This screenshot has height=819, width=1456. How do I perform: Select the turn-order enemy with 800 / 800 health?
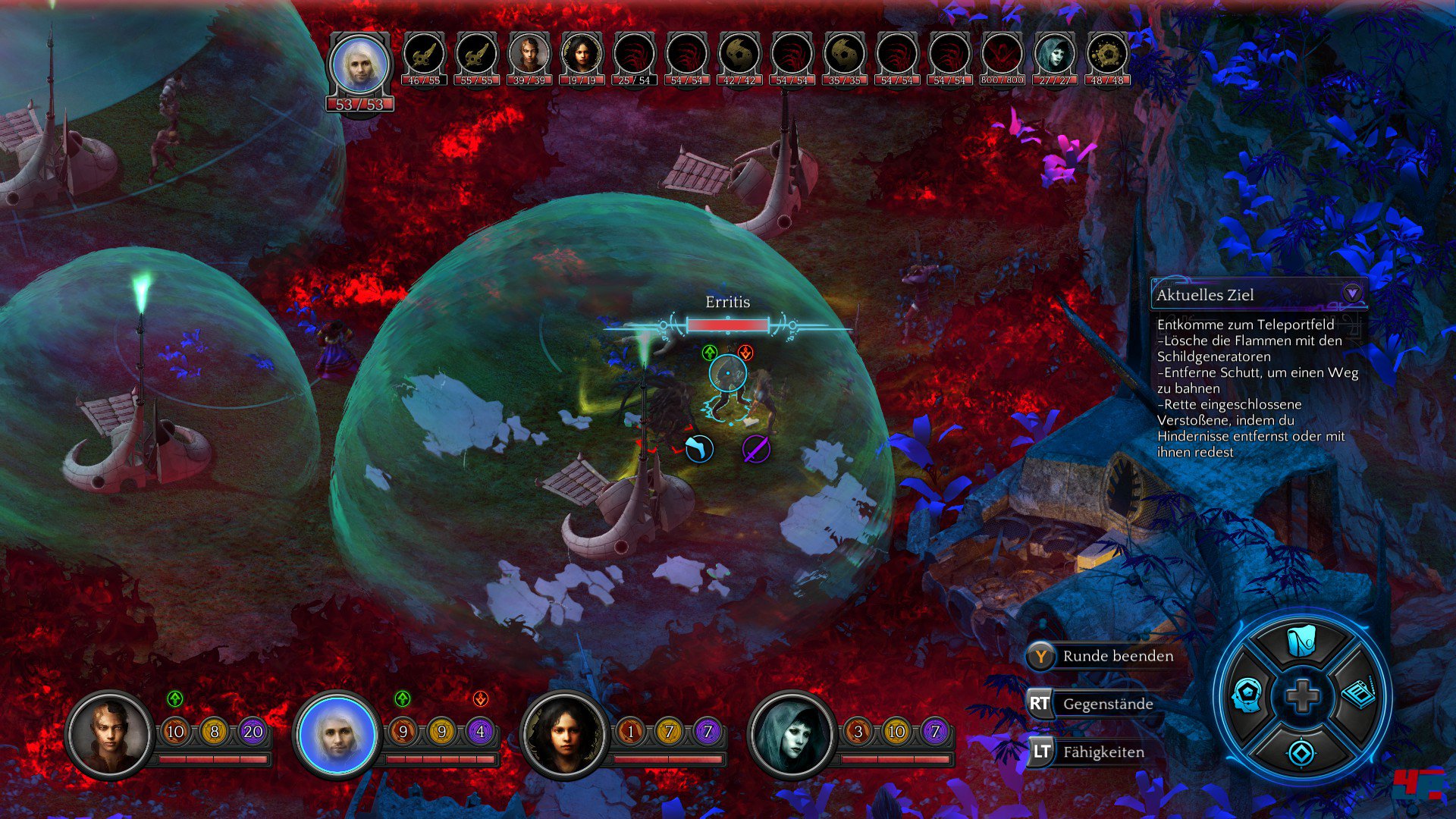(1002, 56)
